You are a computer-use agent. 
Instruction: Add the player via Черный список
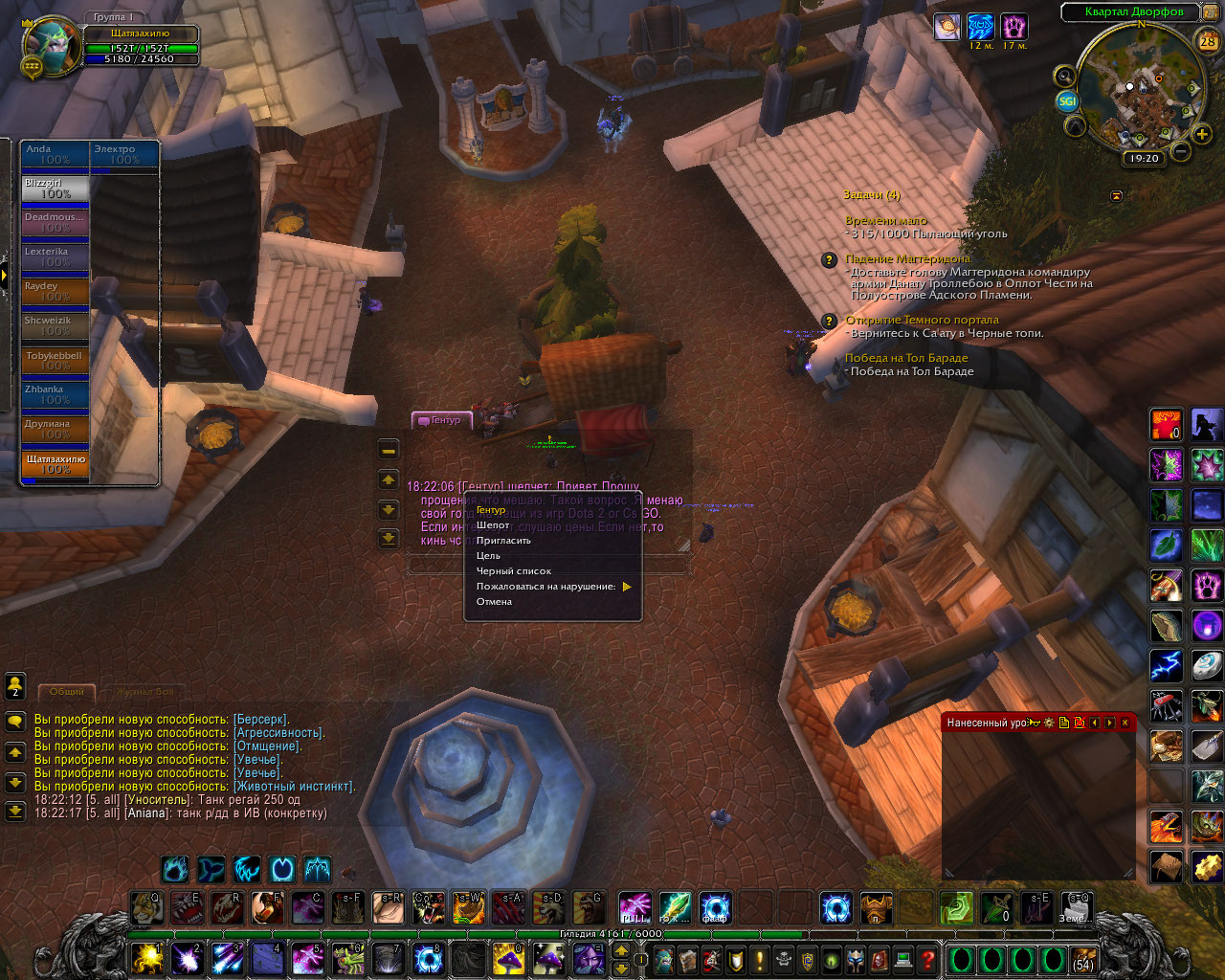[x=514, y=571]
